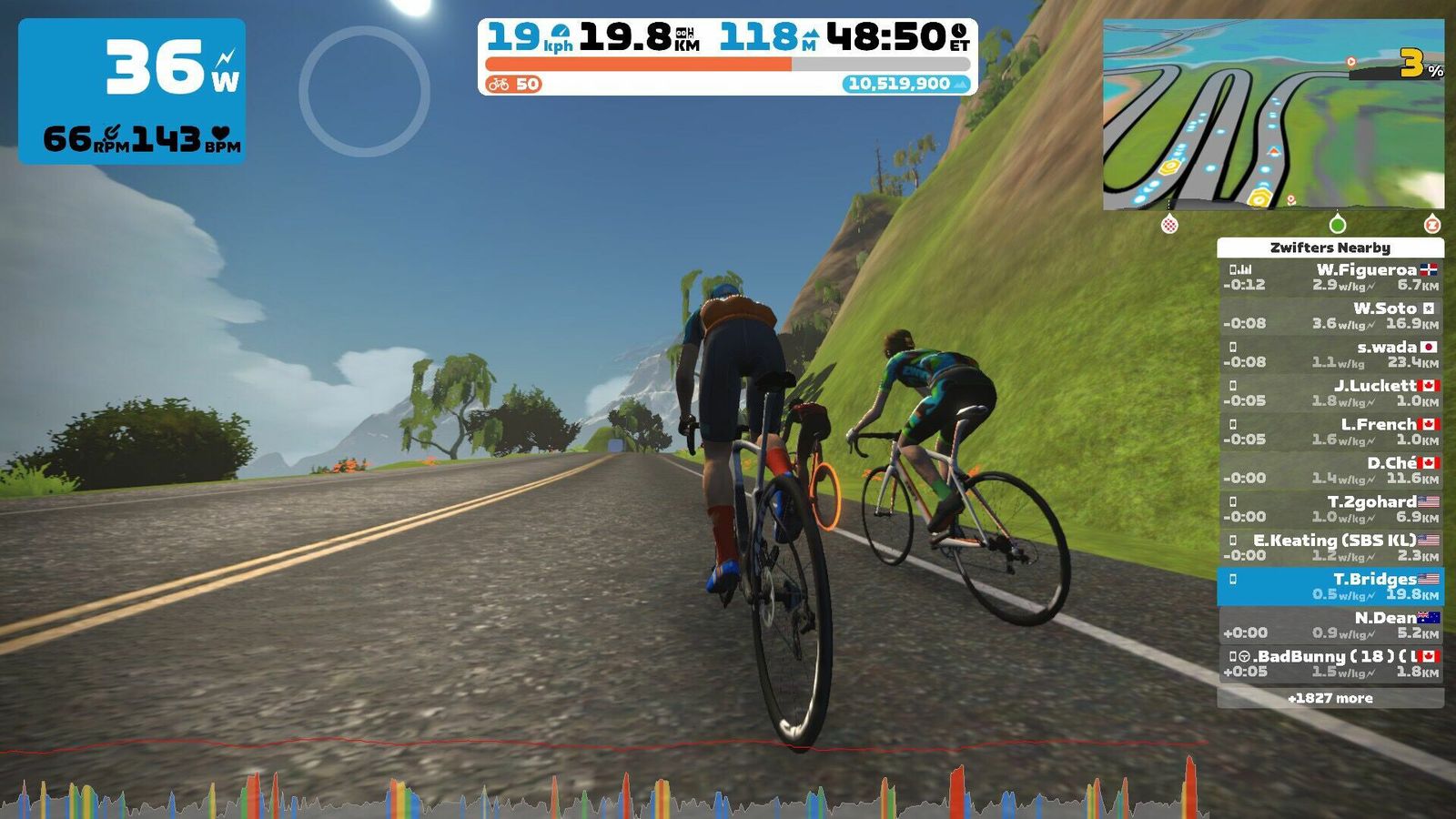Select W.Figueroa in Zwifters Nearby list

[1330, 277]
